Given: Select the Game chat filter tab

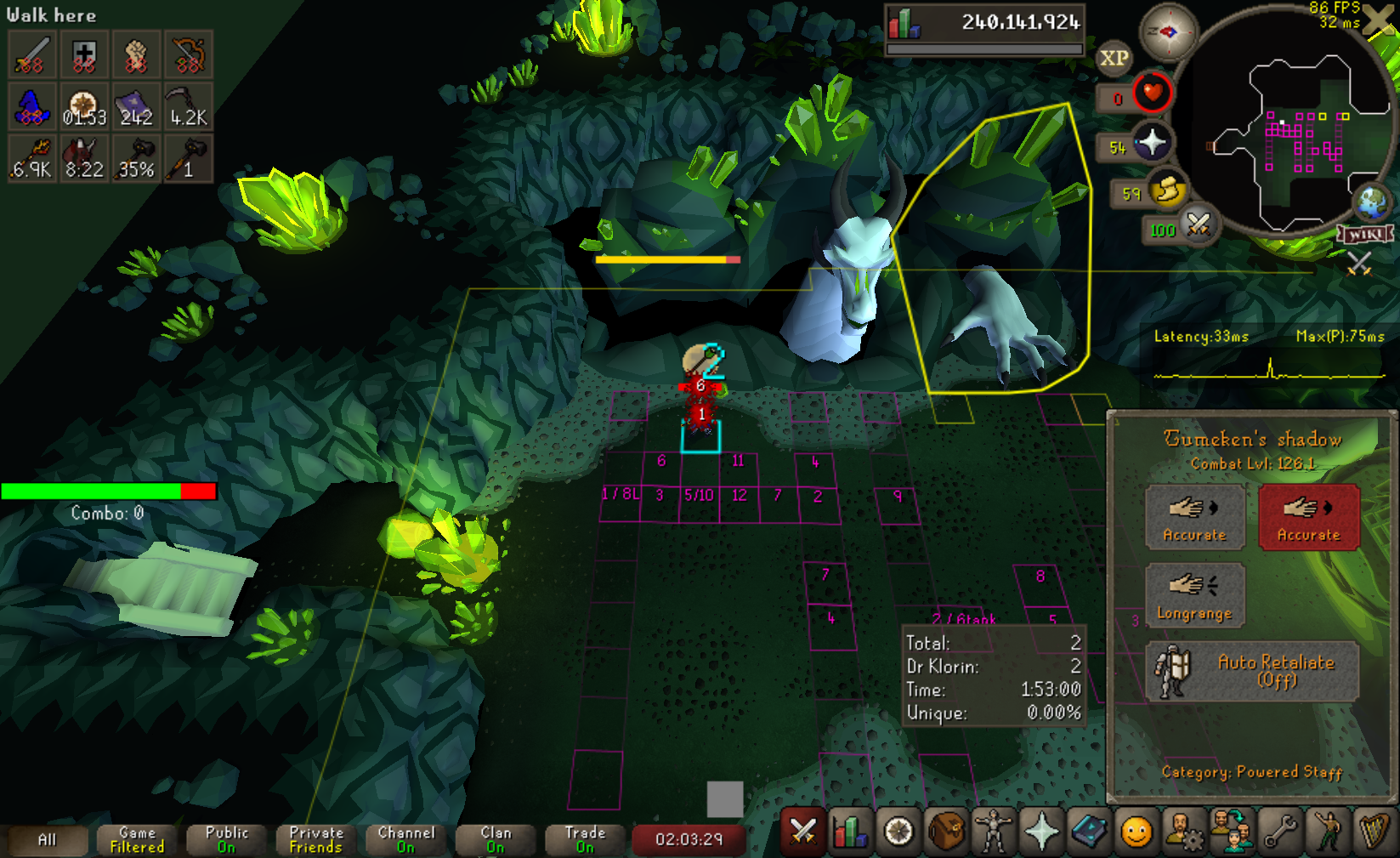Looking at the screenshot, I should tap(137, 840).
